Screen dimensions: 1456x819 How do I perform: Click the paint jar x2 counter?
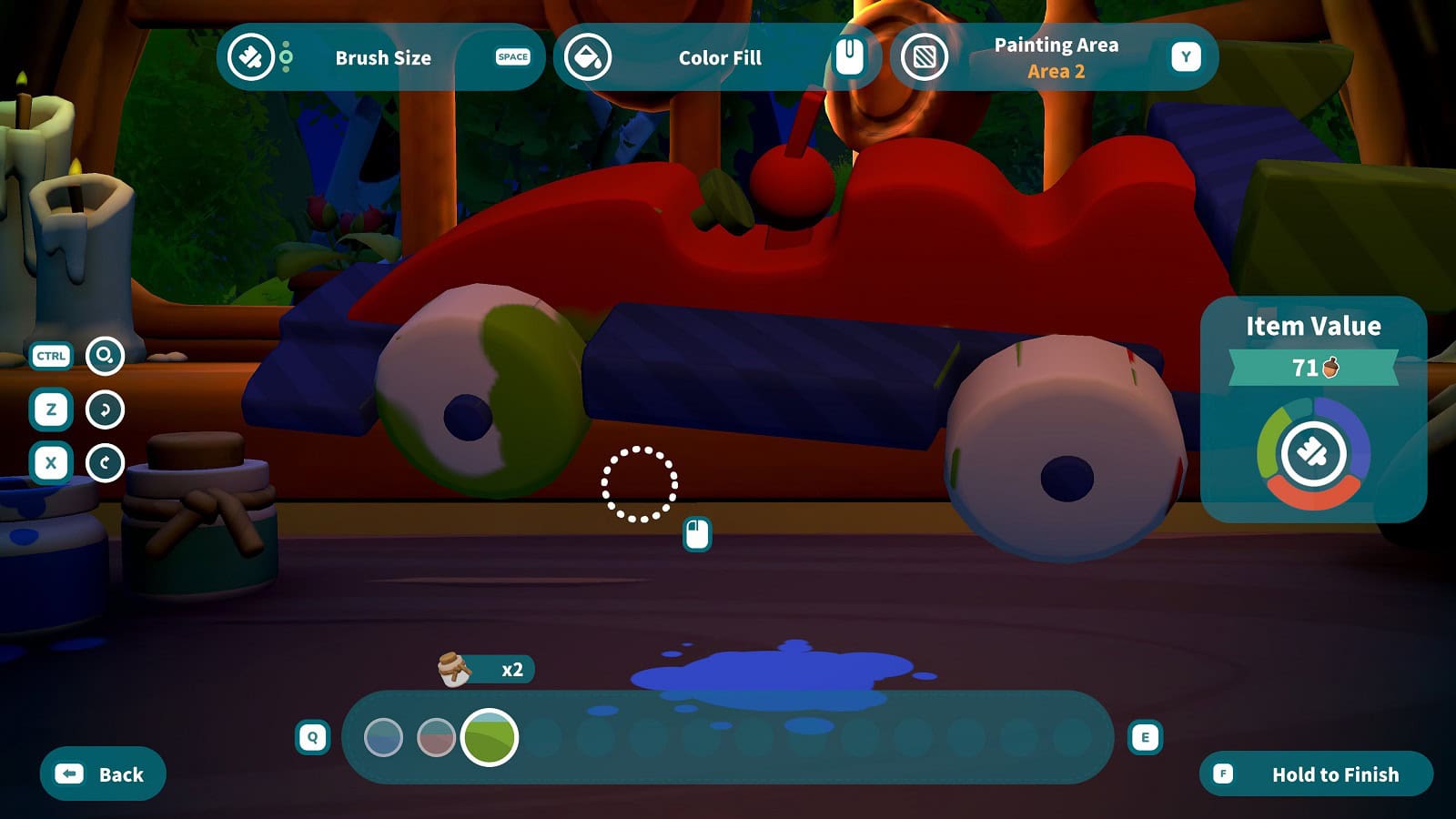(x=487, y=670)
